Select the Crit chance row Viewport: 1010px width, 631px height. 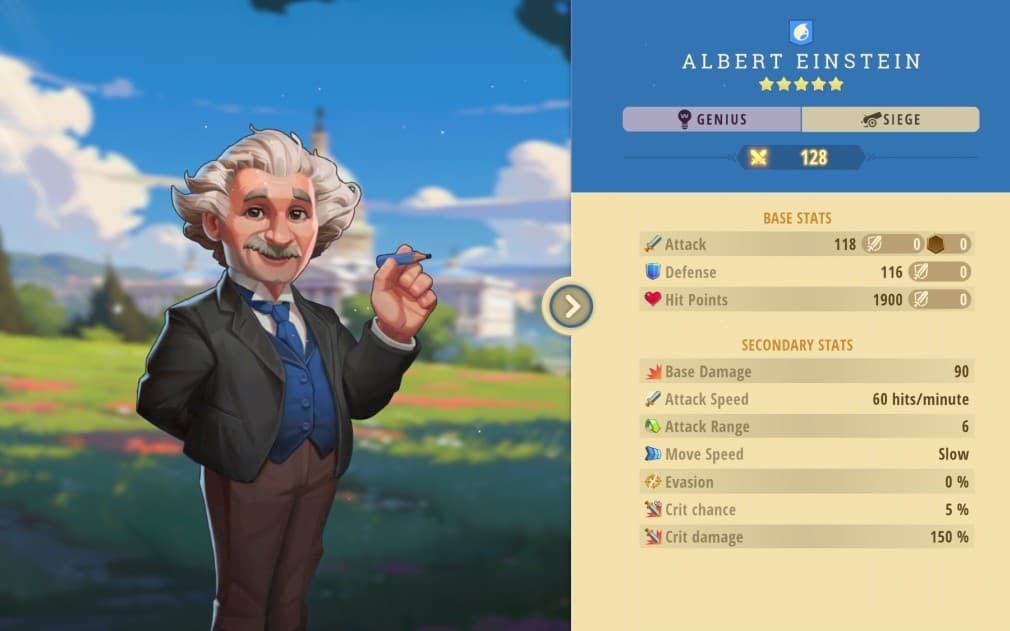point(805,509)
